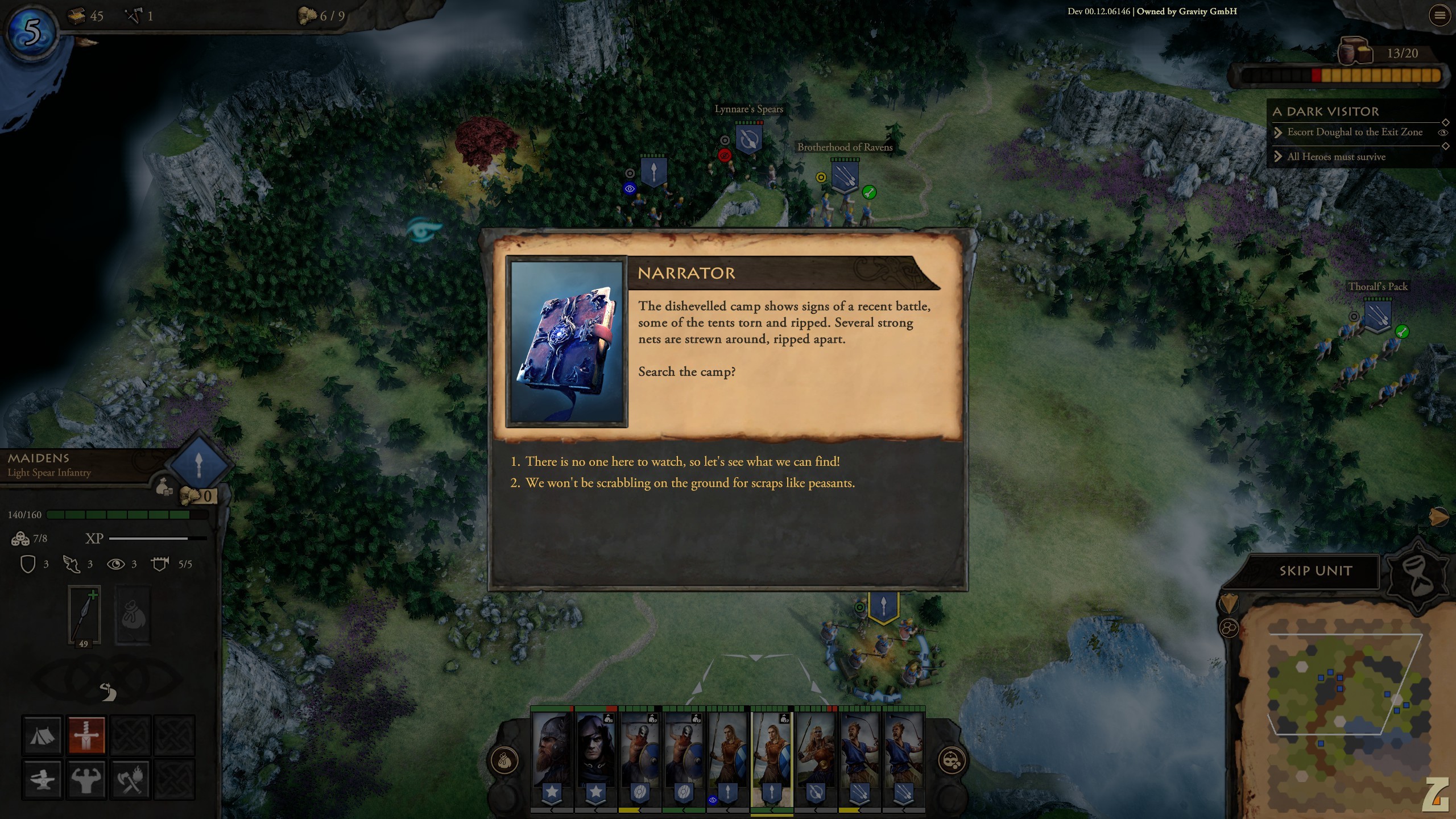The height and width of the screenshot is (819, 1456).
Task: Open the faces icon right of unit cards
Action: (x=952, y=760)
